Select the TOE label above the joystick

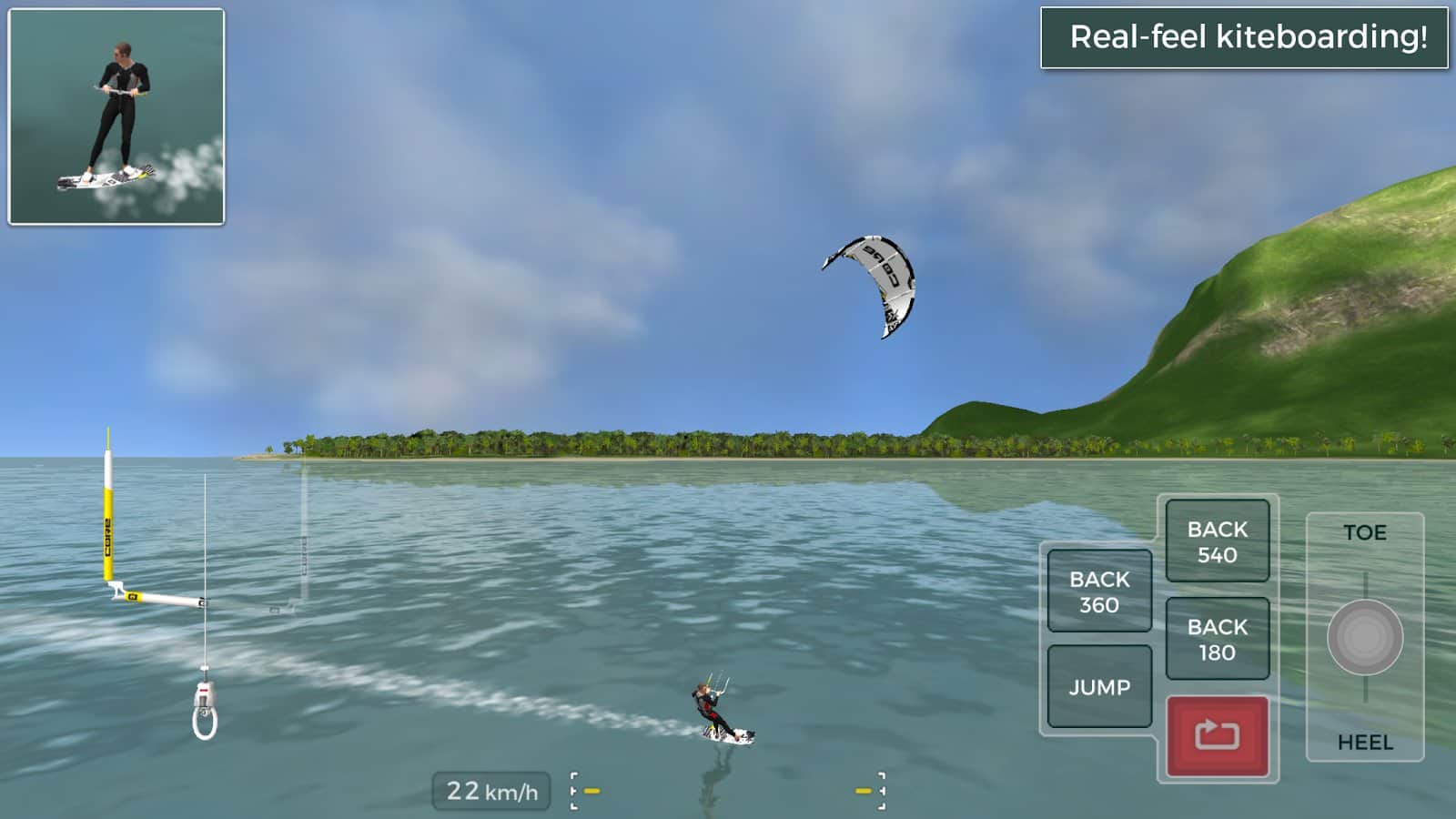point(1364,532)
